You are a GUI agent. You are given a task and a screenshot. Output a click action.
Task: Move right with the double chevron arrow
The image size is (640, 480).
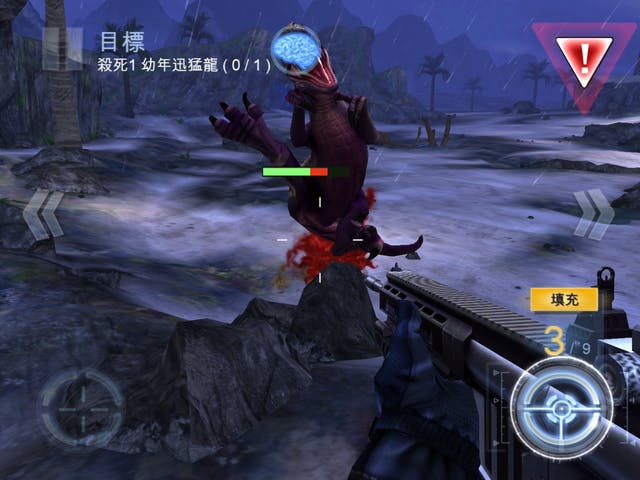tap(592, 213)
